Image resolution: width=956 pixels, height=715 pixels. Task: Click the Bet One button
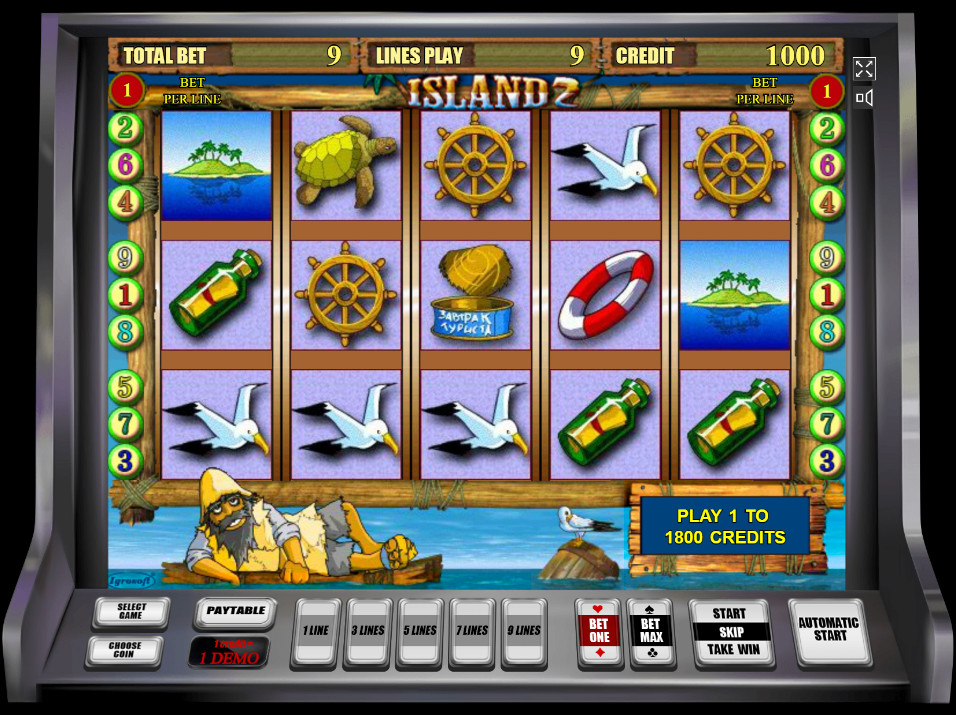(x=599, y=632)
